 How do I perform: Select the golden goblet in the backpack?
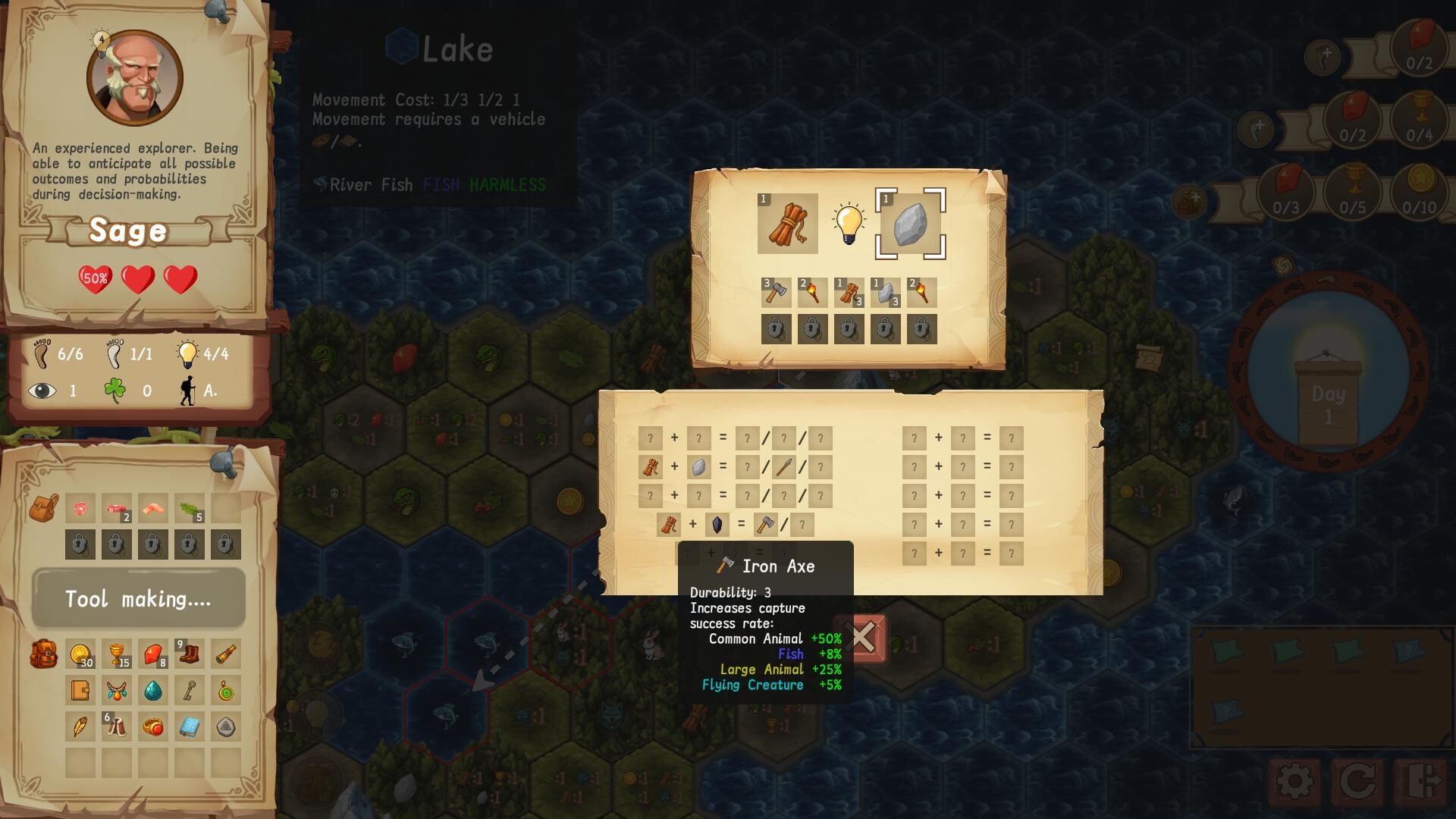coord(117,654)
